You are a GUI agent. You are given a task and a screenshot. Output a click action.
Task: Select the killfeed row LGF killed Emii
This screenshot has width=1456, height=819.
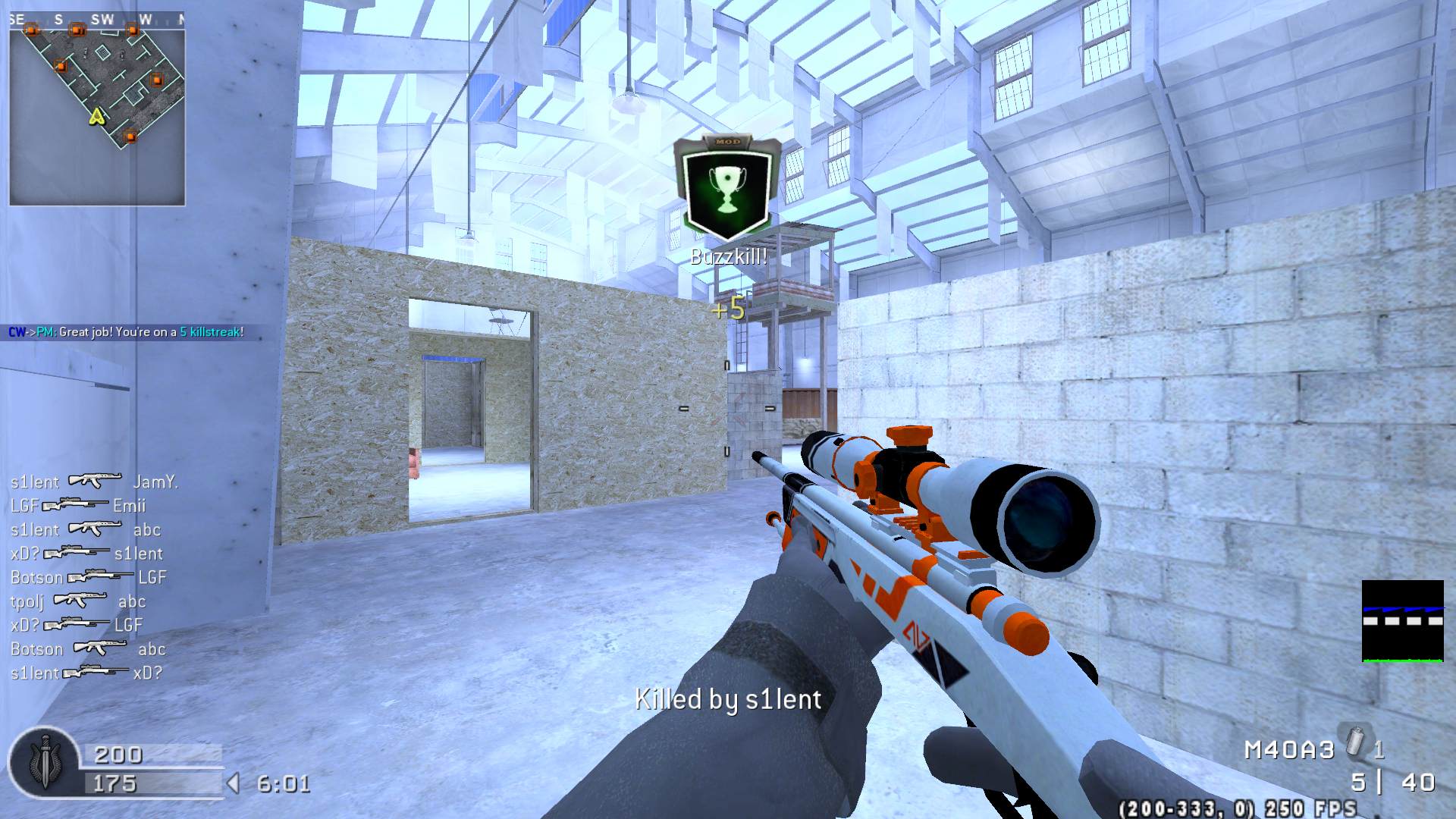tap(77, 505)
